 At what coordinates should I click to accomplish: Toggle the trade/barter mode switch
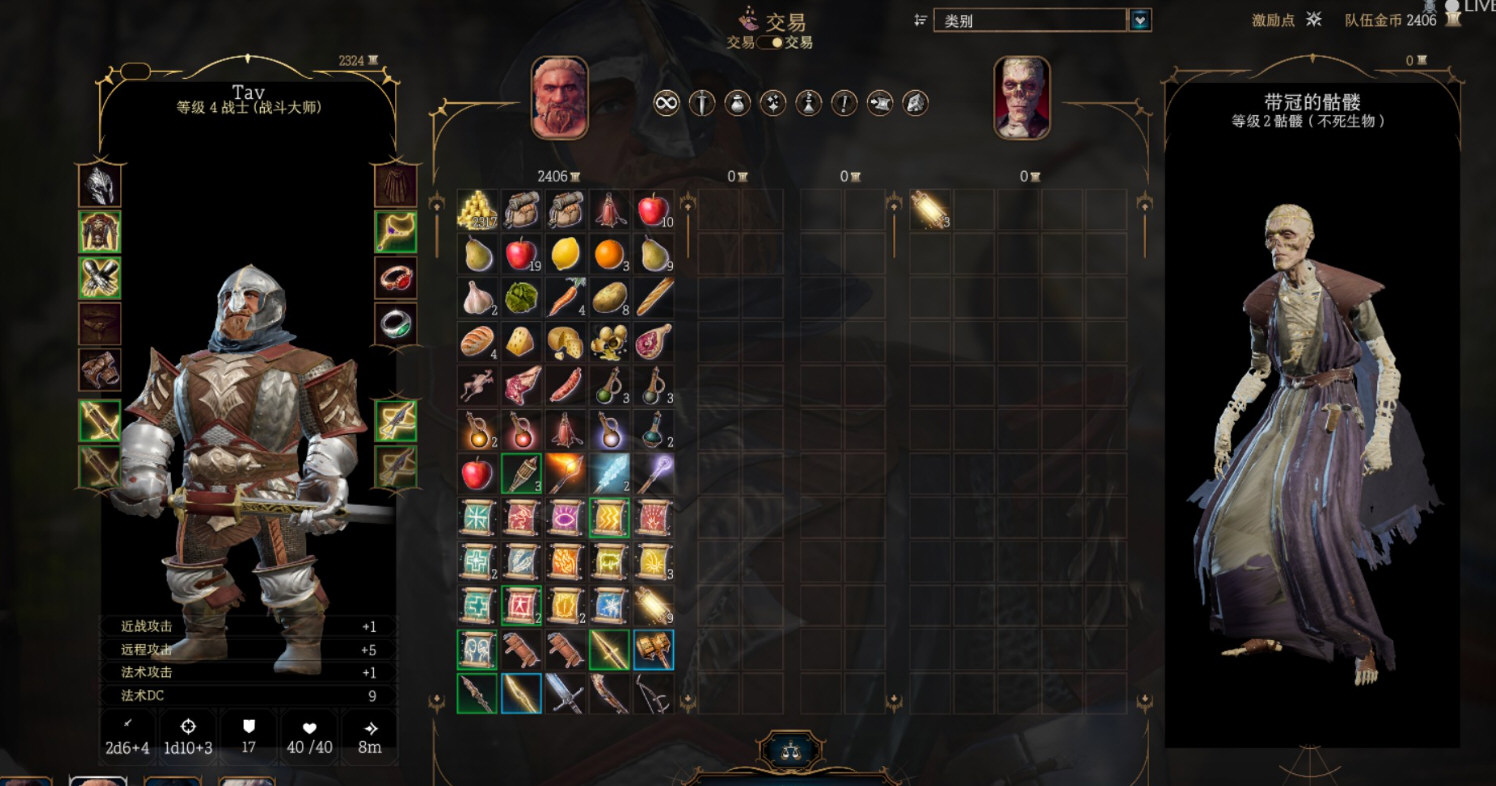[769, 43]
